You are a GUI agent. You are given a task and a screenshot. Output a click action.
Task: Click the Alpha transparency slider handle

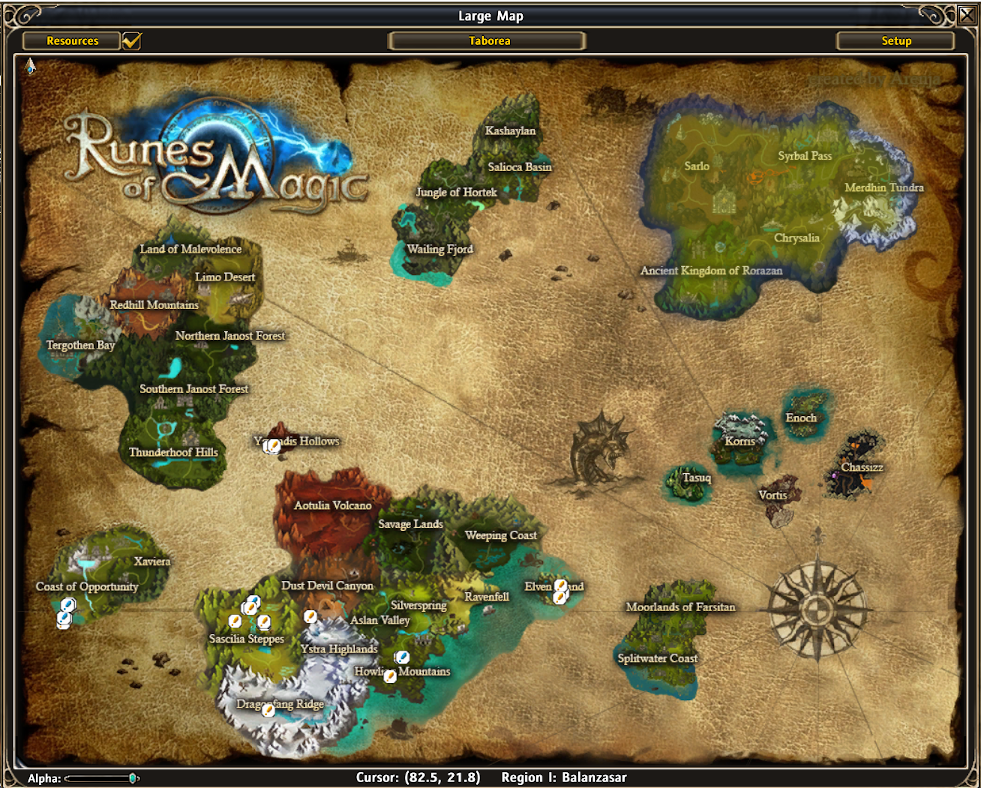tap(133, 777)
